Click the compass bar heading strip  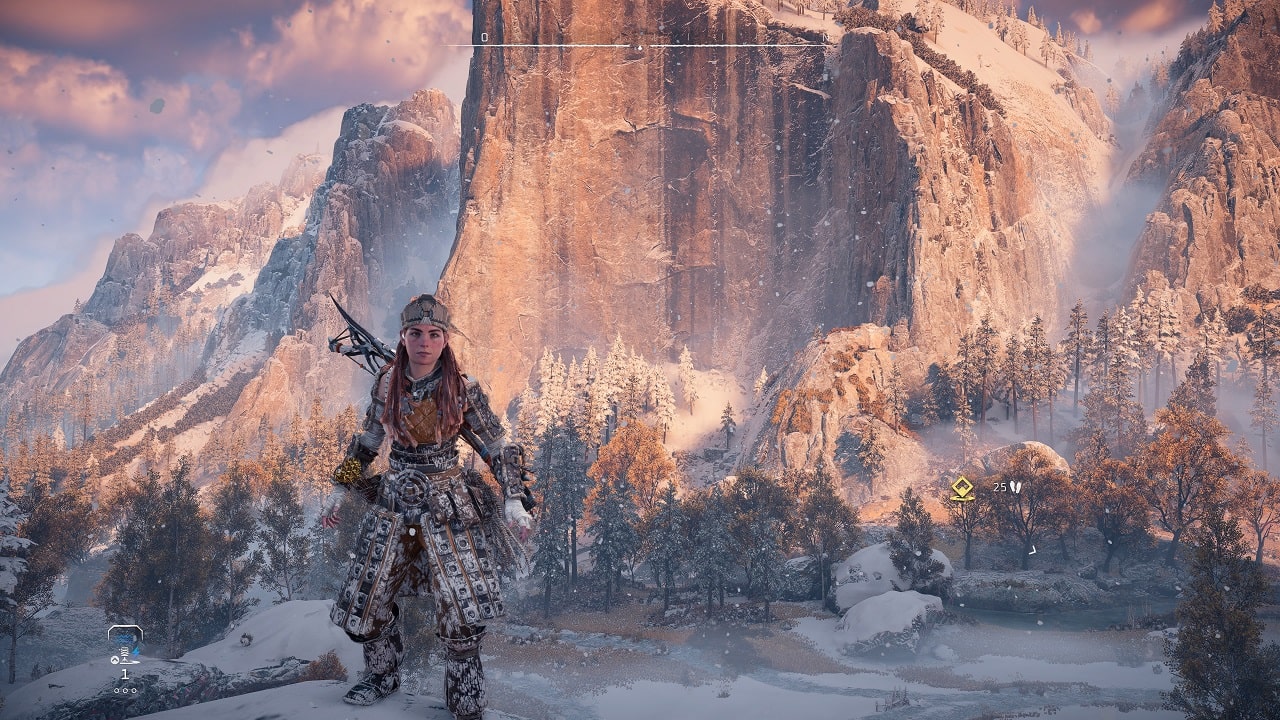(638, 45)
